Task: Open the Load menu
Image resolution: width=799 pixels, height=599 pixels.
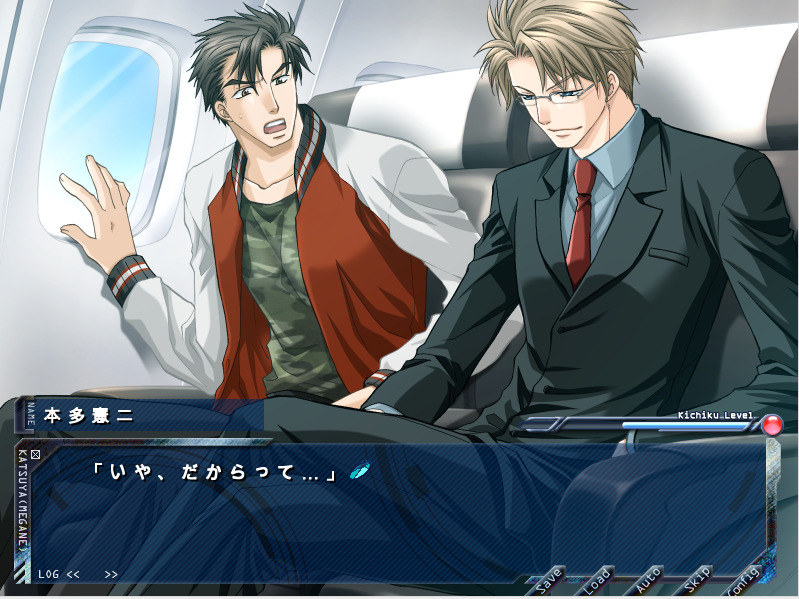Action: [x=597, y=579]
